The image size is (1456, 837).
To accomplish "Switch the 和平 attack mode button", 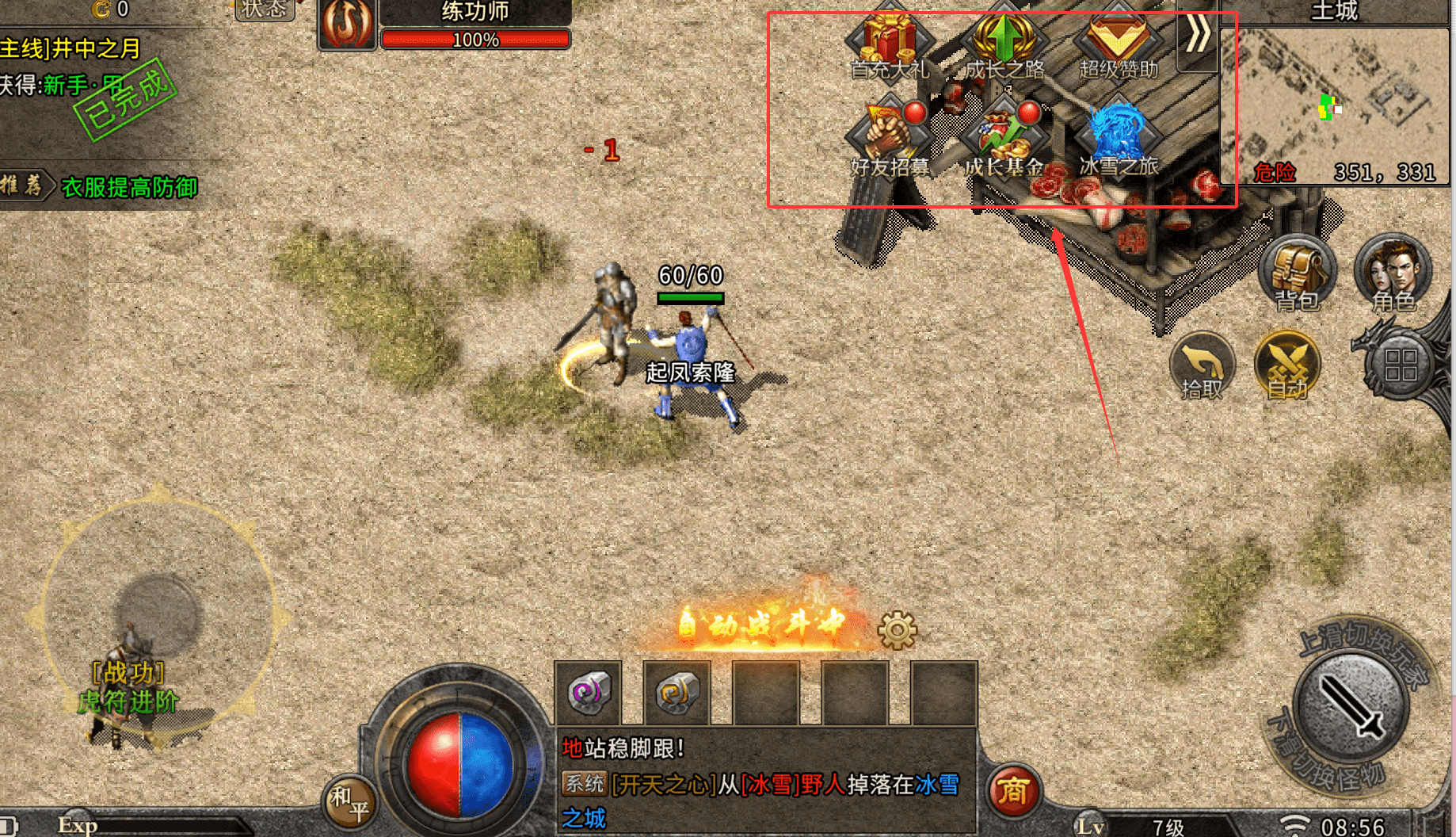I will tap(349, 802).
